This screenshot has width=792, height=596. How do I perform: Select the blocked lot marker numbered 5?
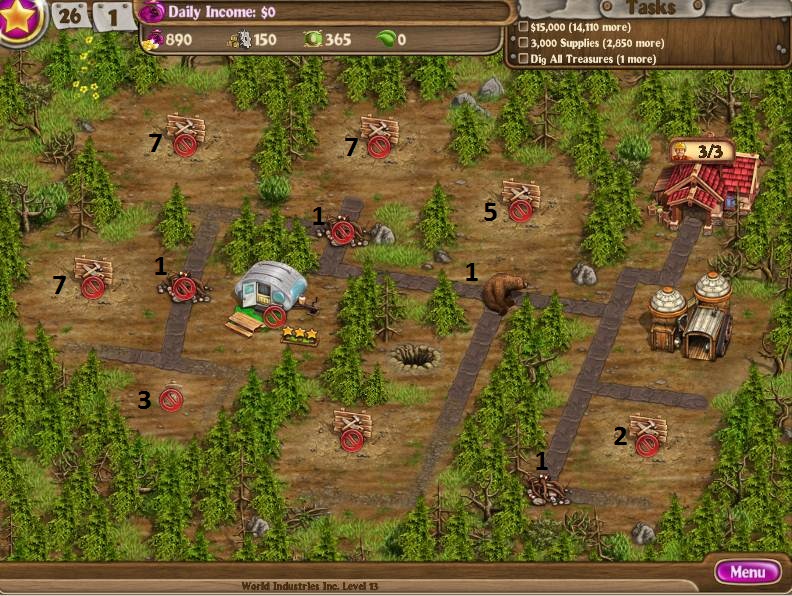[x=520, y=210]
